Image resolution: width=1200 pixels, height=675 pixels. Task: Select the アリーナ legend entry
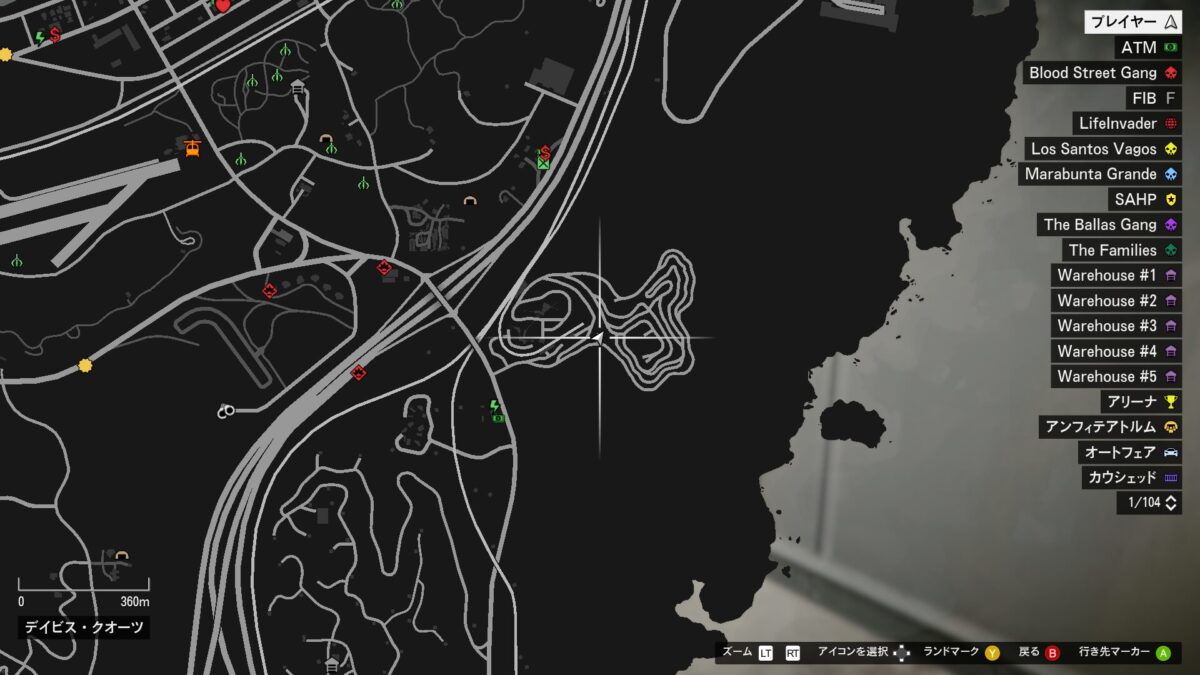pyautogui.click(x=1141, y=402)
